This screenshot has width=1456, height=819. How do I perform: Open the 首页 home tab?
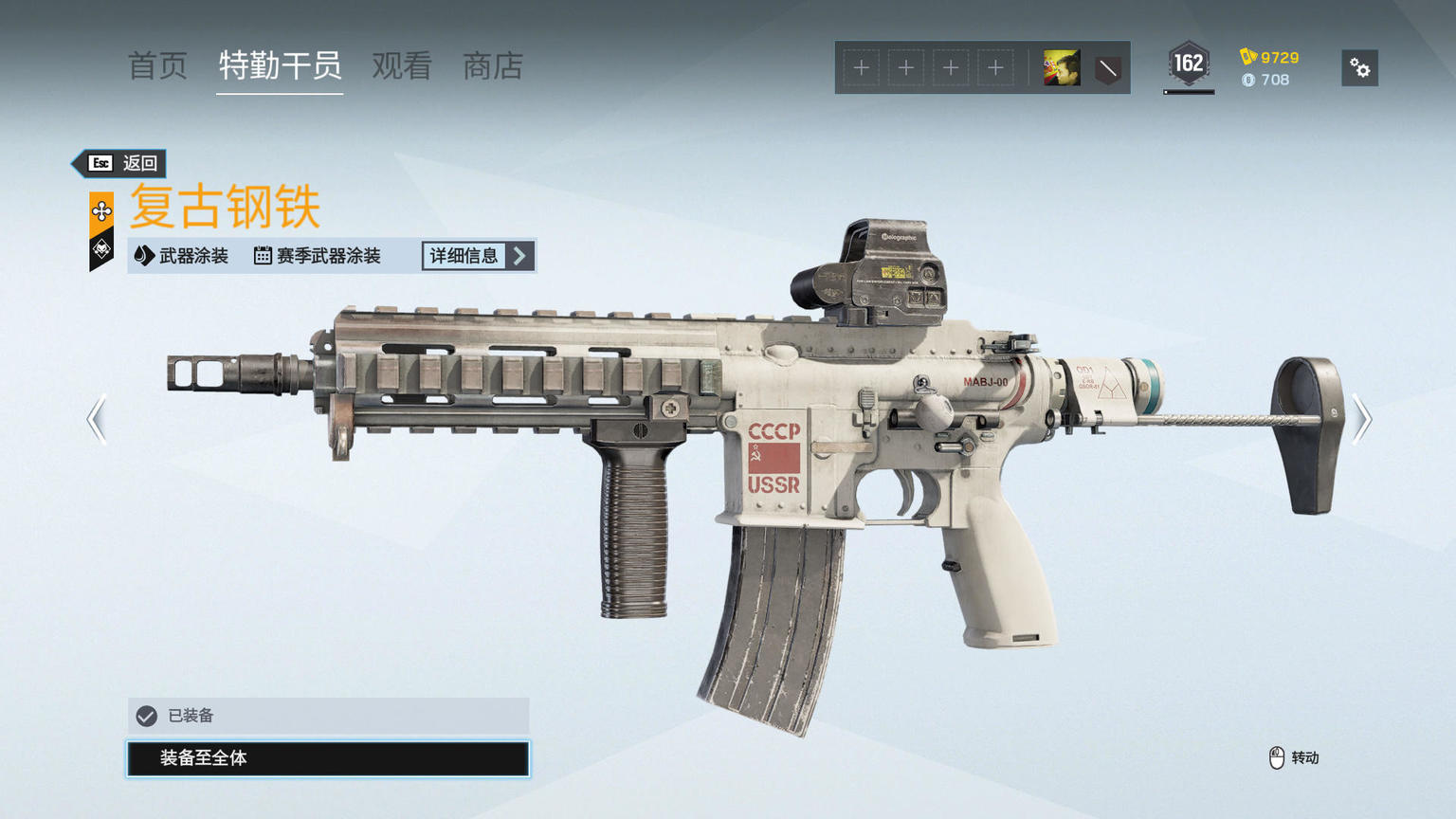pyautogui.click(x=157, y=66)
